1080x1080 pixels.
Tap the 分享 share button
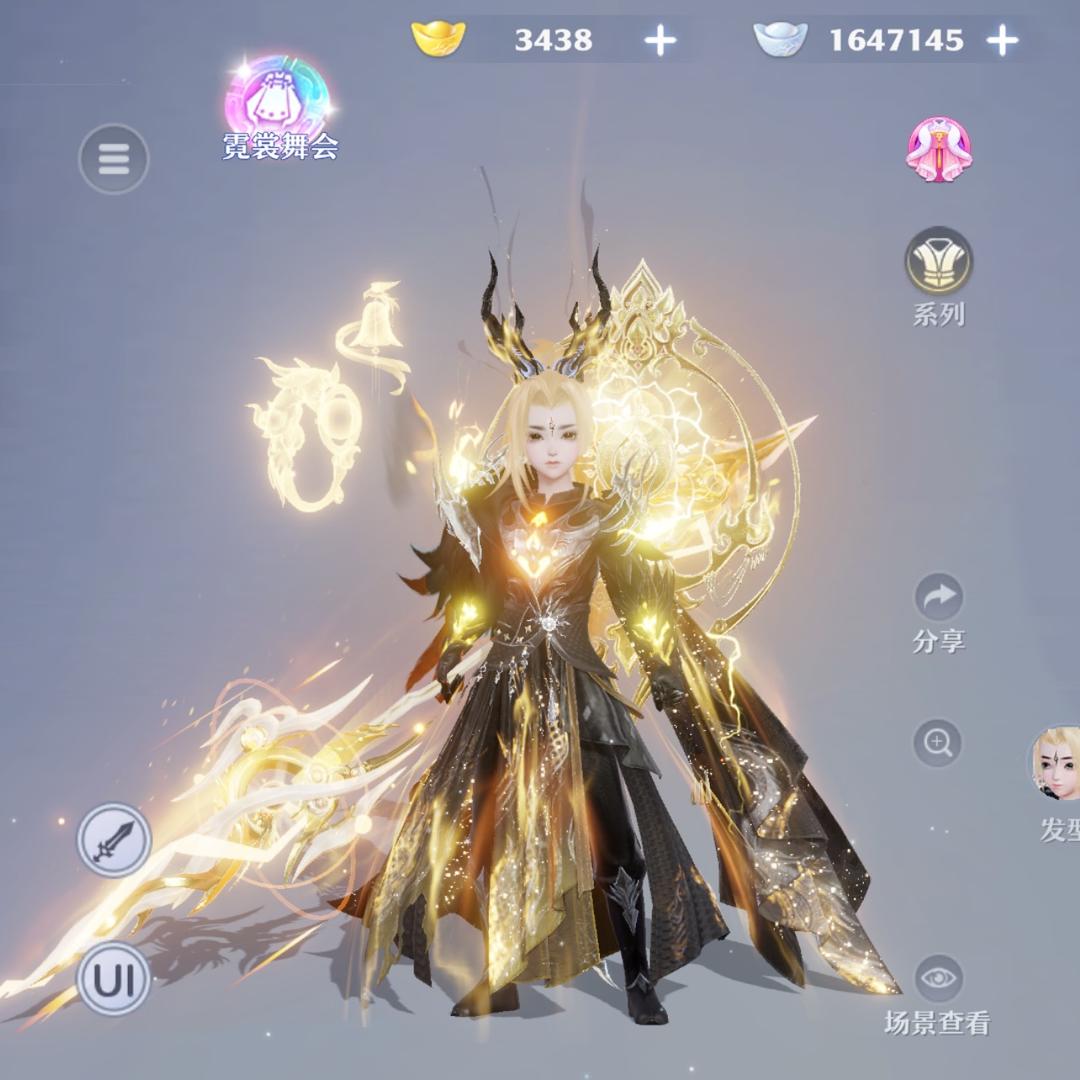938,598
